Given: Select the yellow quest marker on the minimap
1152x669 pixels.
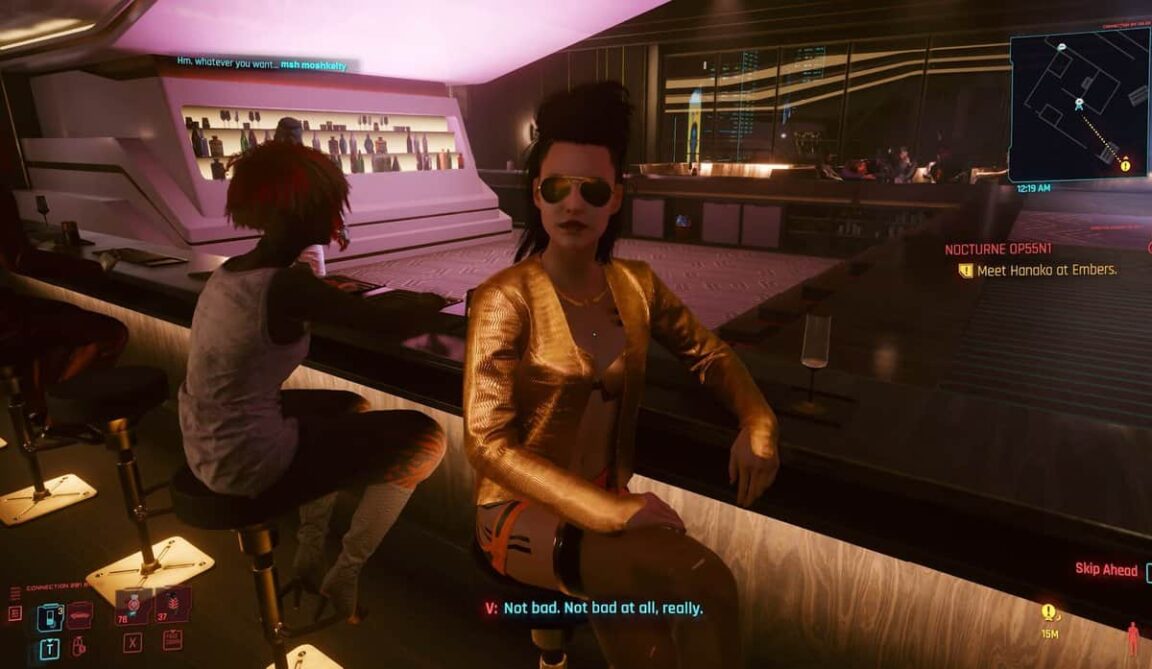Looking at the screenshot, I should [x=1125, y=165].
